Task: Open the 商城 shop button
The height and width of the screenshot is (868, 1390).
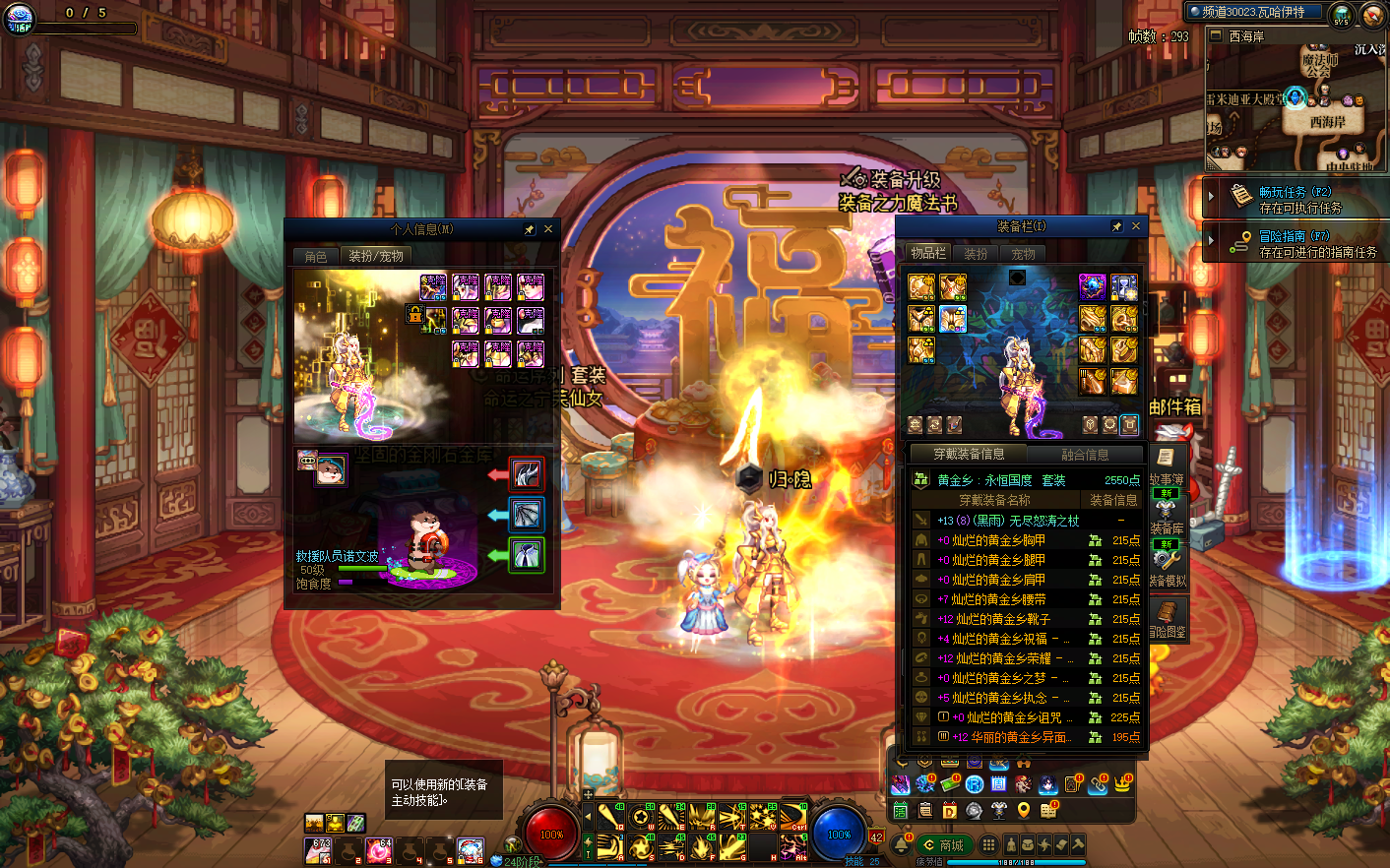Action: point(943,845)
